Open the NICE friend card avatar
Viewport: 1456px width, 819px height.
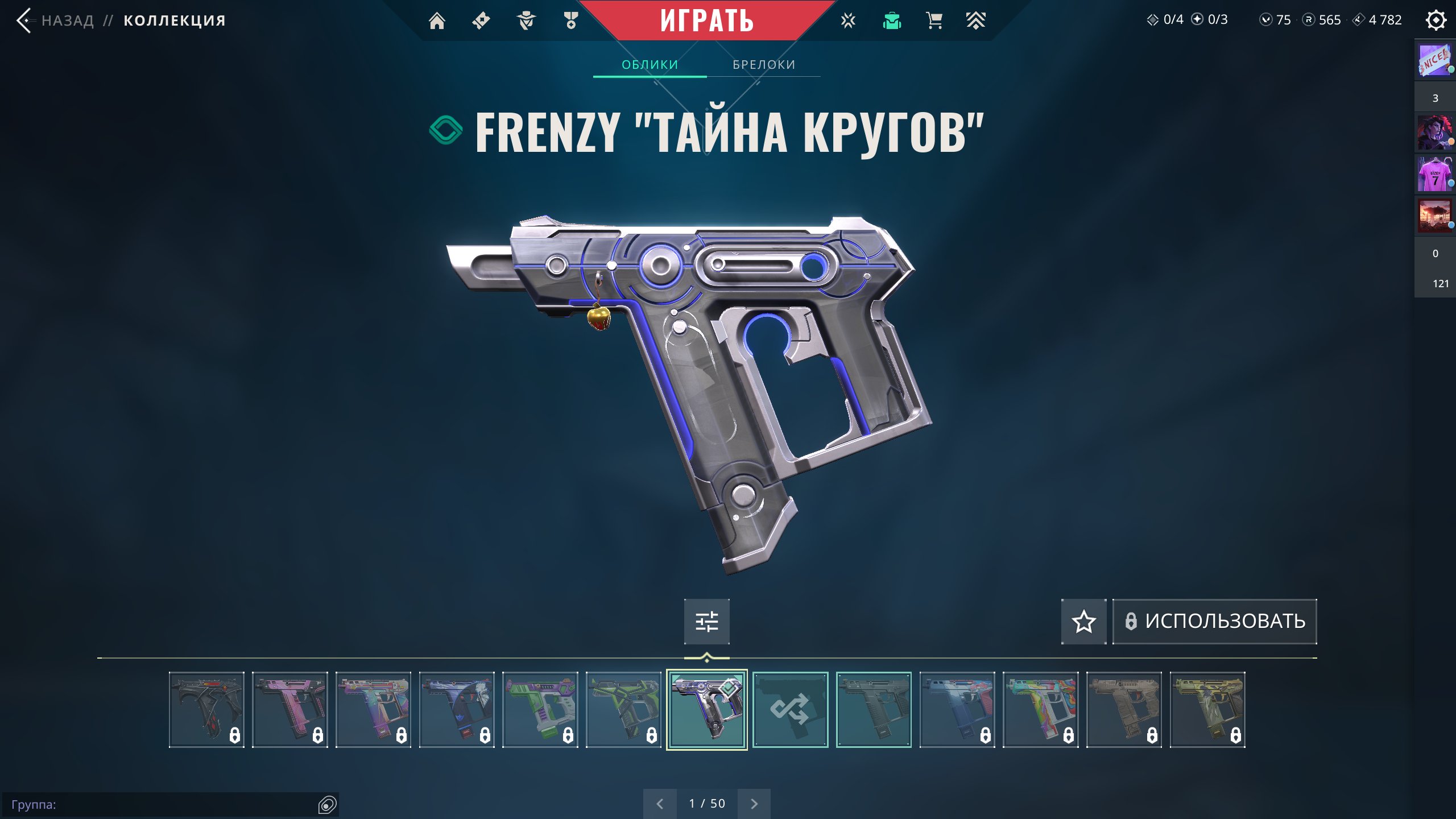[x=1434, y=60]
